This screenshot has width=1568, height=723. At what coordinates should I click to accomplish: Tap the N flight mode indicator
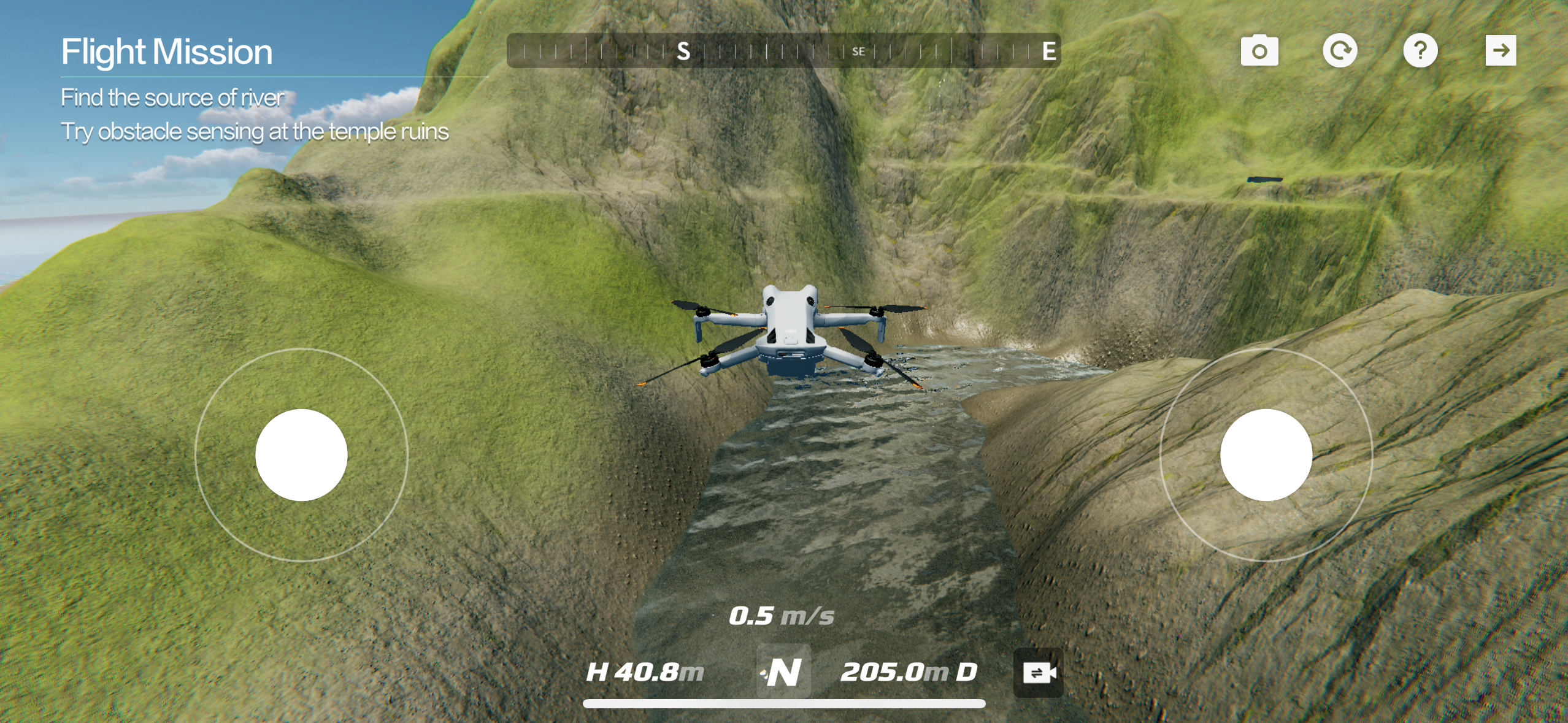(x=783, y=671)
